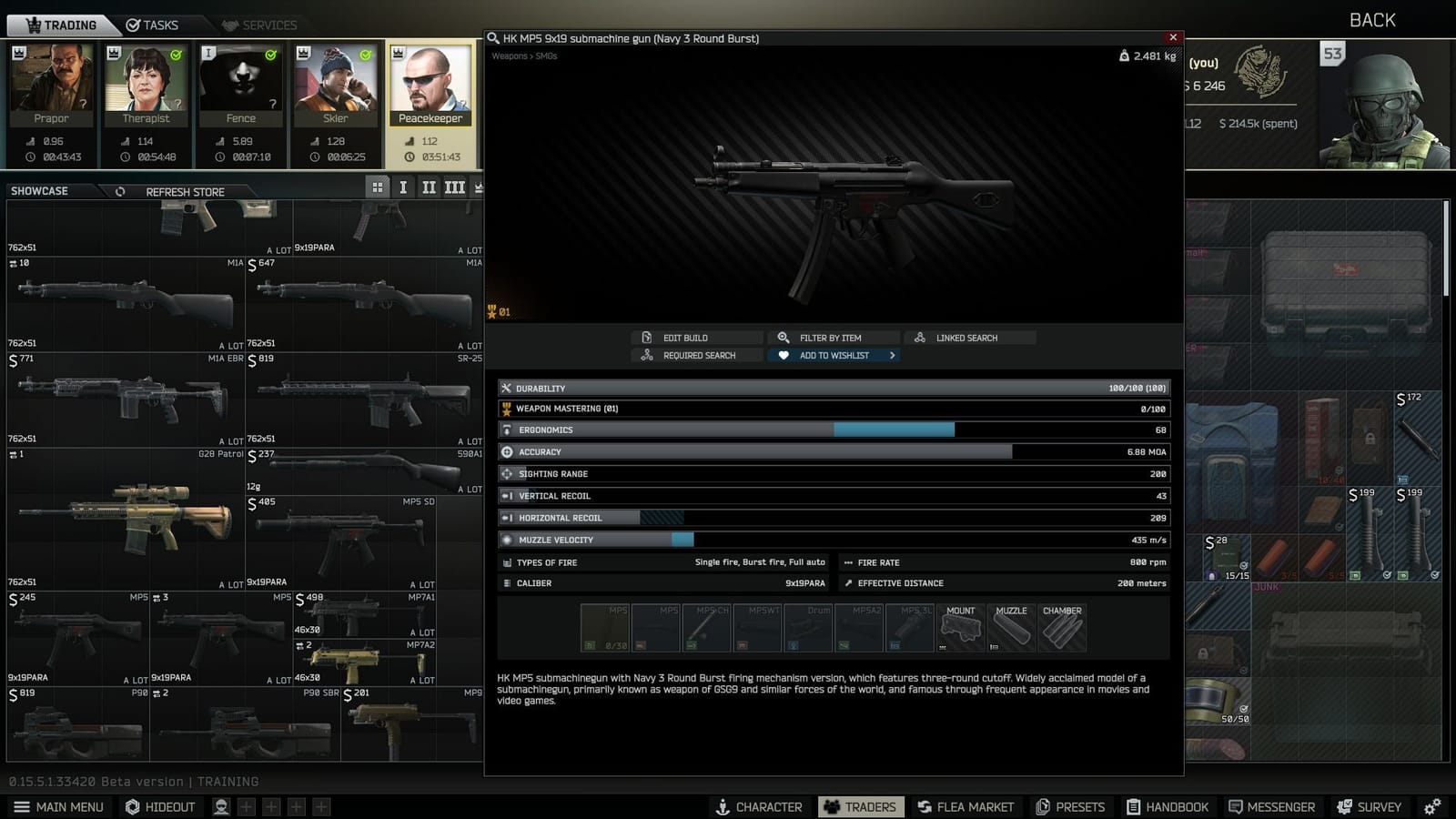Toggle Add to Wishlist with the heart
This screenshot has width=1456, height=819.
[784, 355]
